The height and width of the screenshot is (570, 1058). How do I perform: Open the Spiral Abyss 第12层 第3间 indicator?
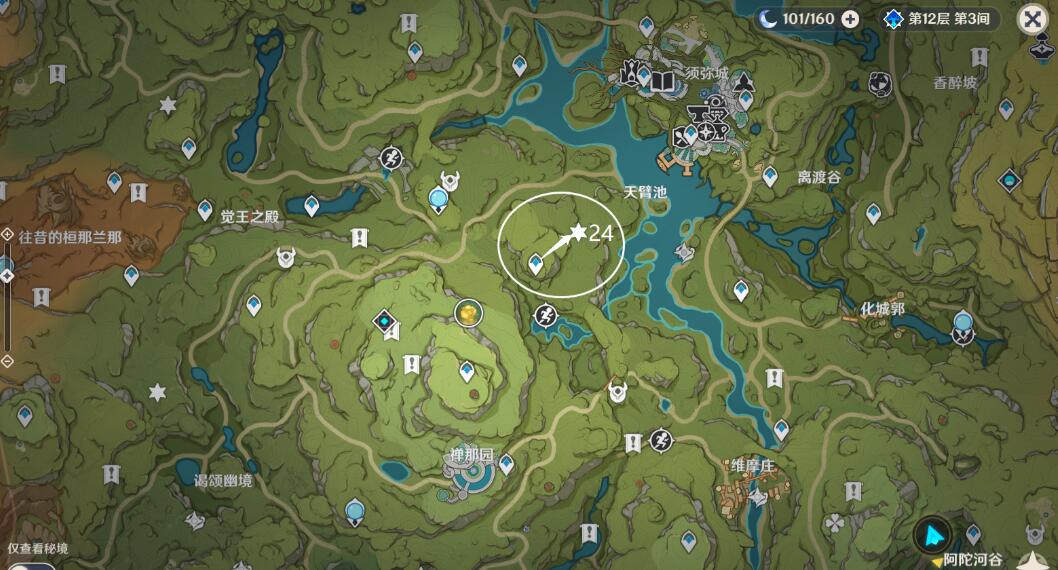click(x=940, y=19)
